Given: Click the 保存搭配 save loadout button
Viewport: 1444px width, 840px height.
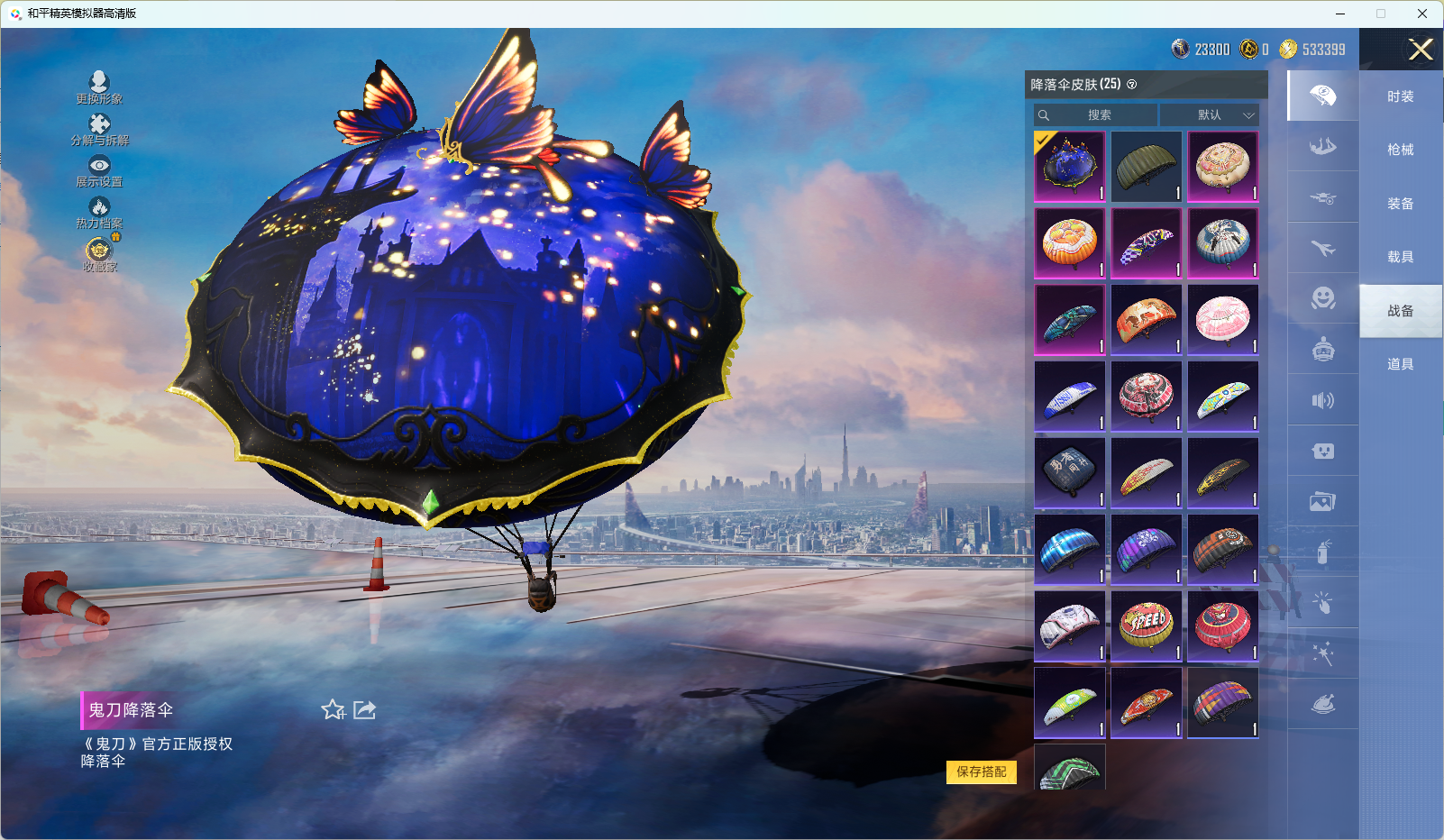Looking at the screenshot, I should [981, 772].
